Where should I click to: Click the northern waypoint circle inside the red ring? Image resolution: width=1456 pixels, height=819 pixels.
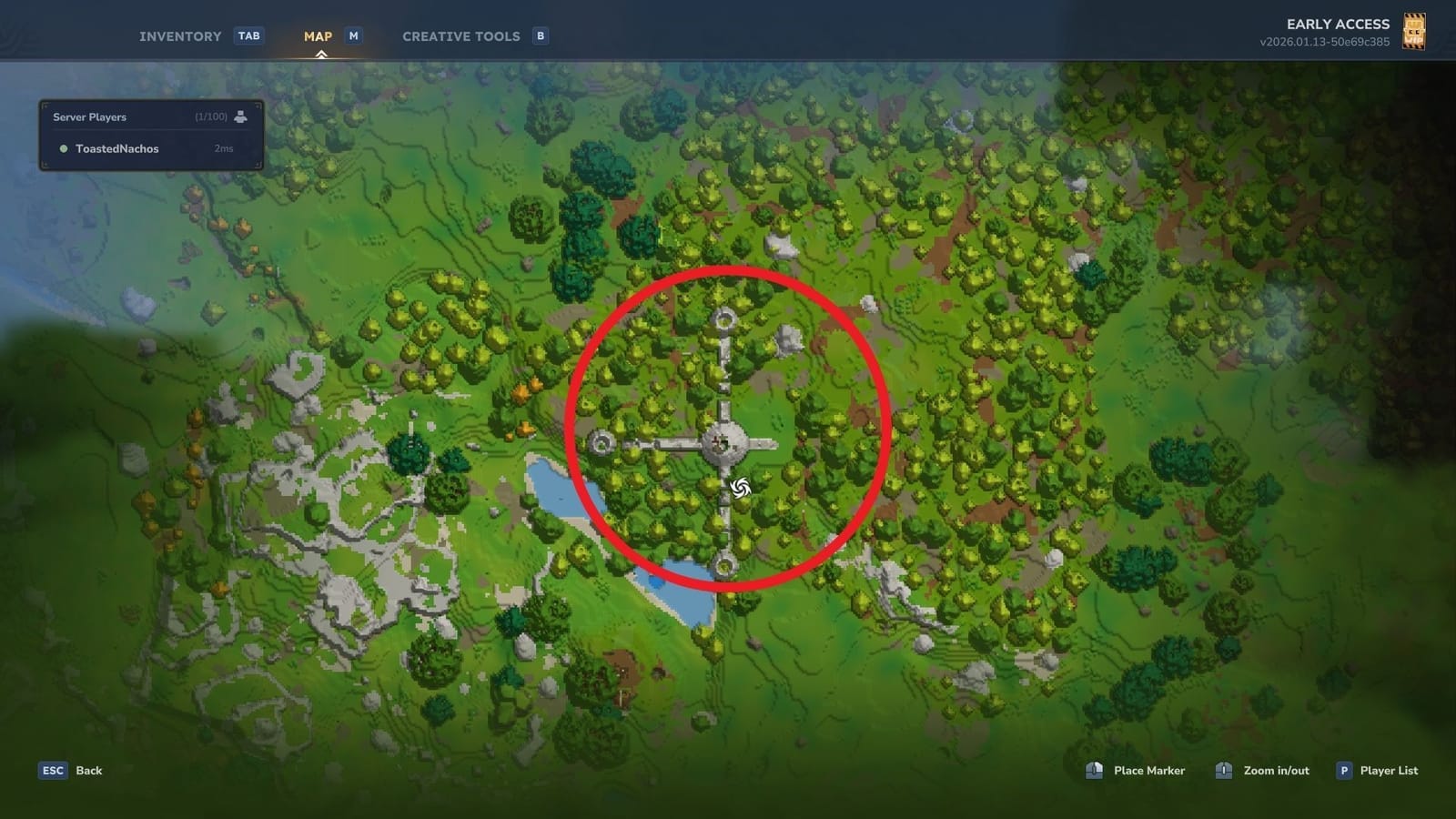723,317
